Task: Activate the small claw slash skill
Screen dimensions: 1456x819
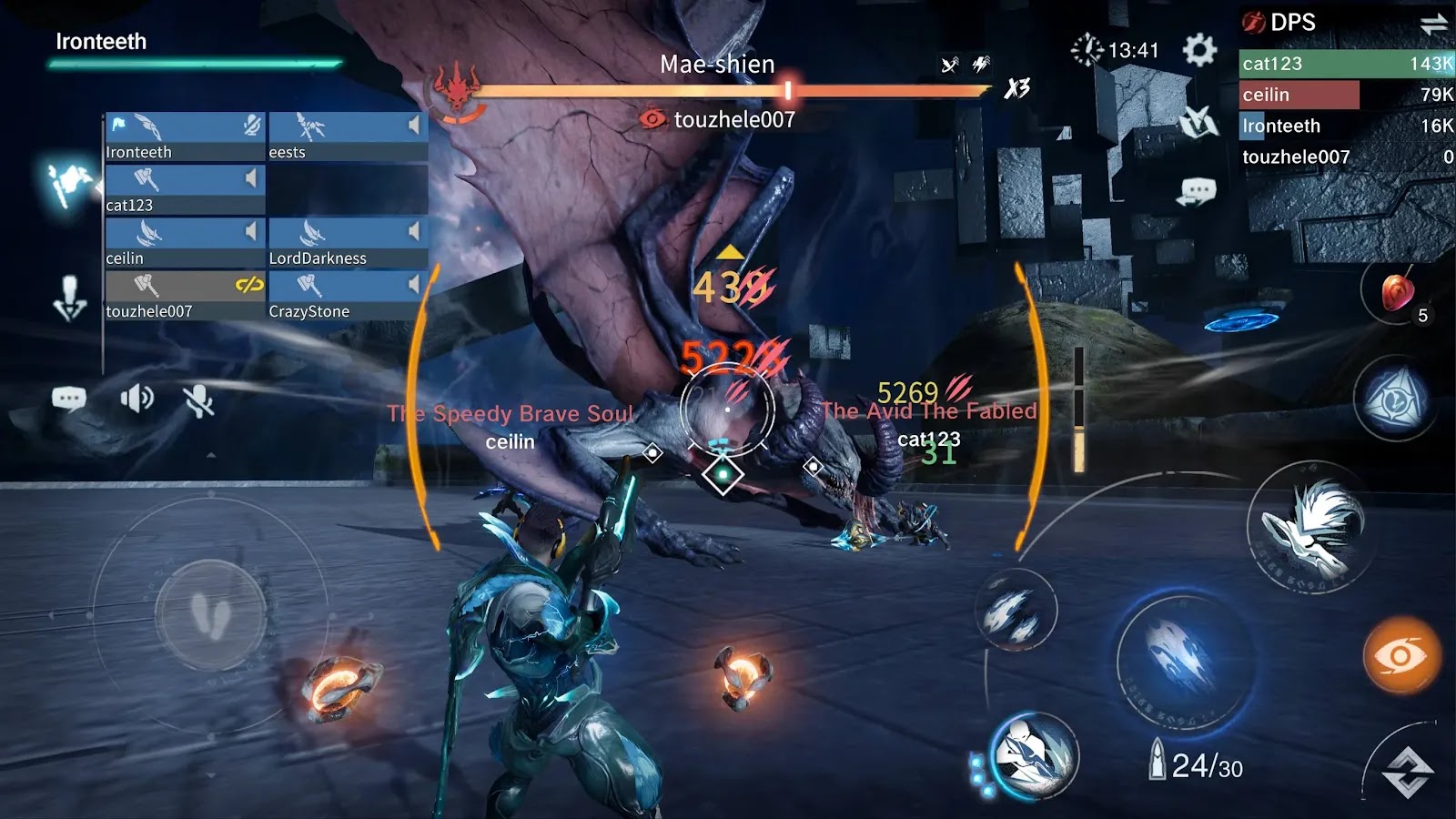Action: (1016, 610)
